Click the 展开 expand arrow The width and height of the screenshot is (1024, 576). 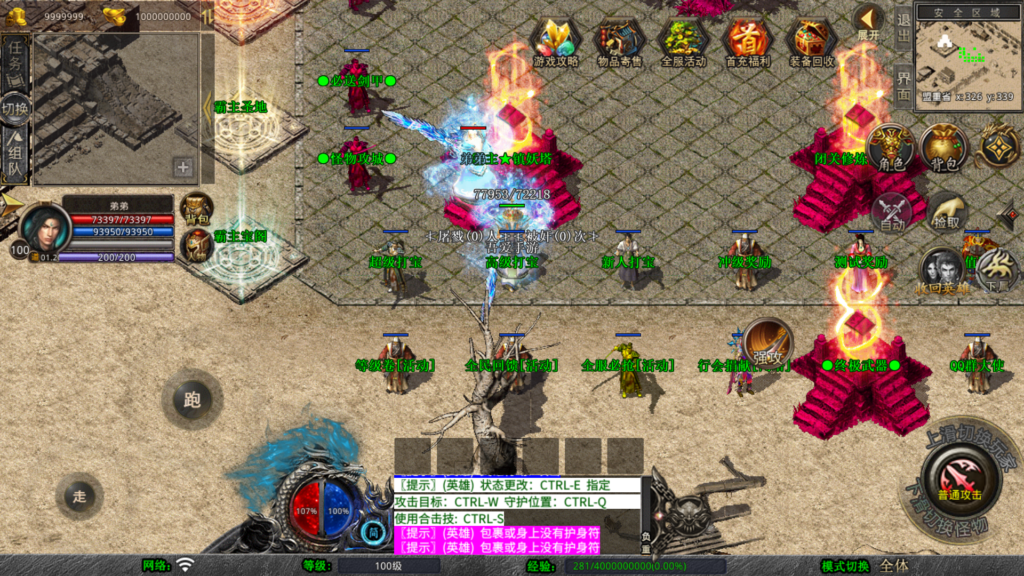(868, 22)
